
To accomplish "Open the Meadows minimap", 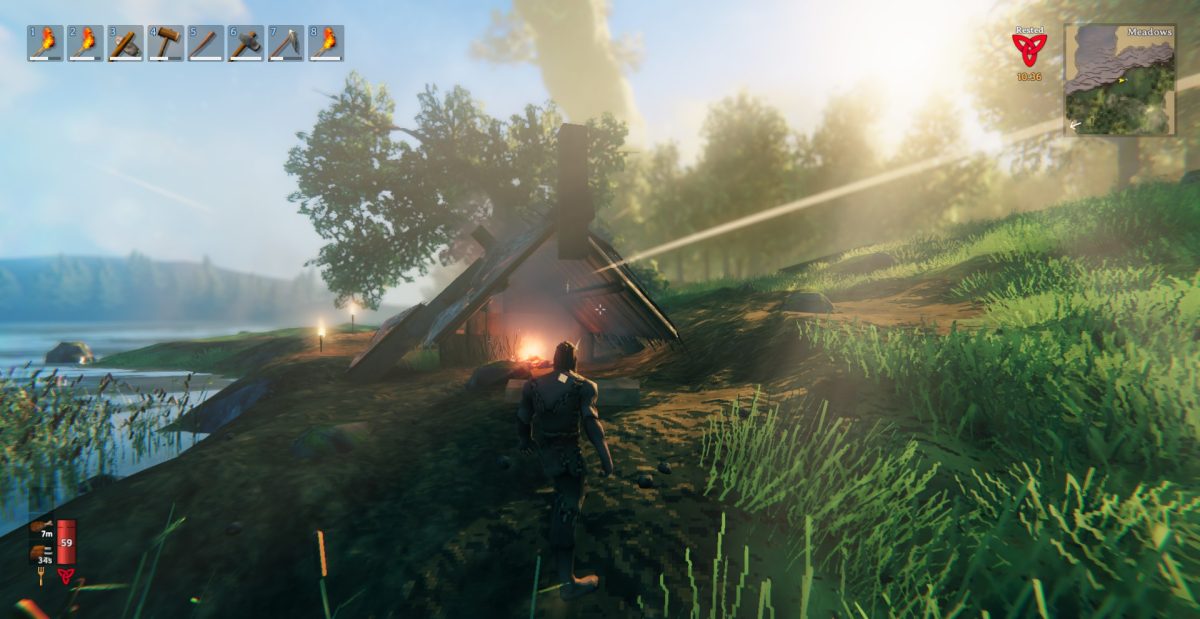I will pos(1119,80).
